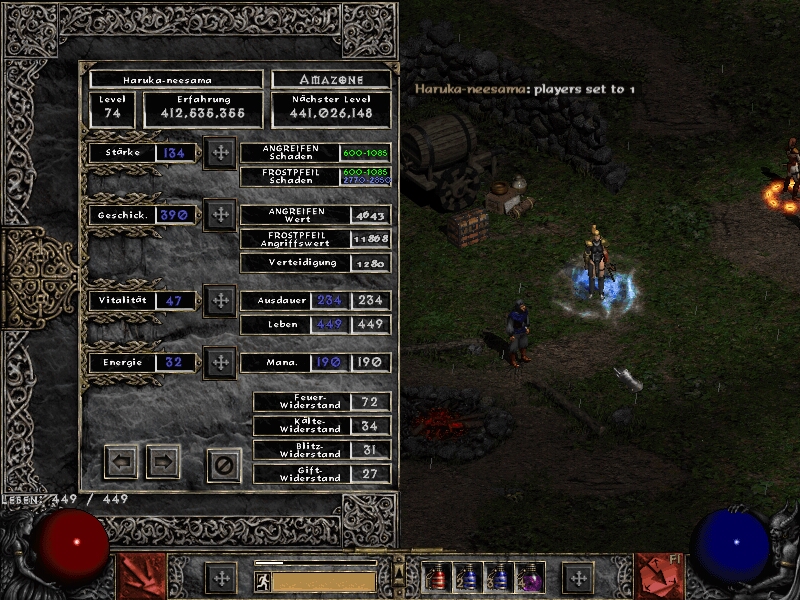Open the right-click skill selector
Image resolution: width=800 pixels, height=600 pixels.
coord(659,577)
